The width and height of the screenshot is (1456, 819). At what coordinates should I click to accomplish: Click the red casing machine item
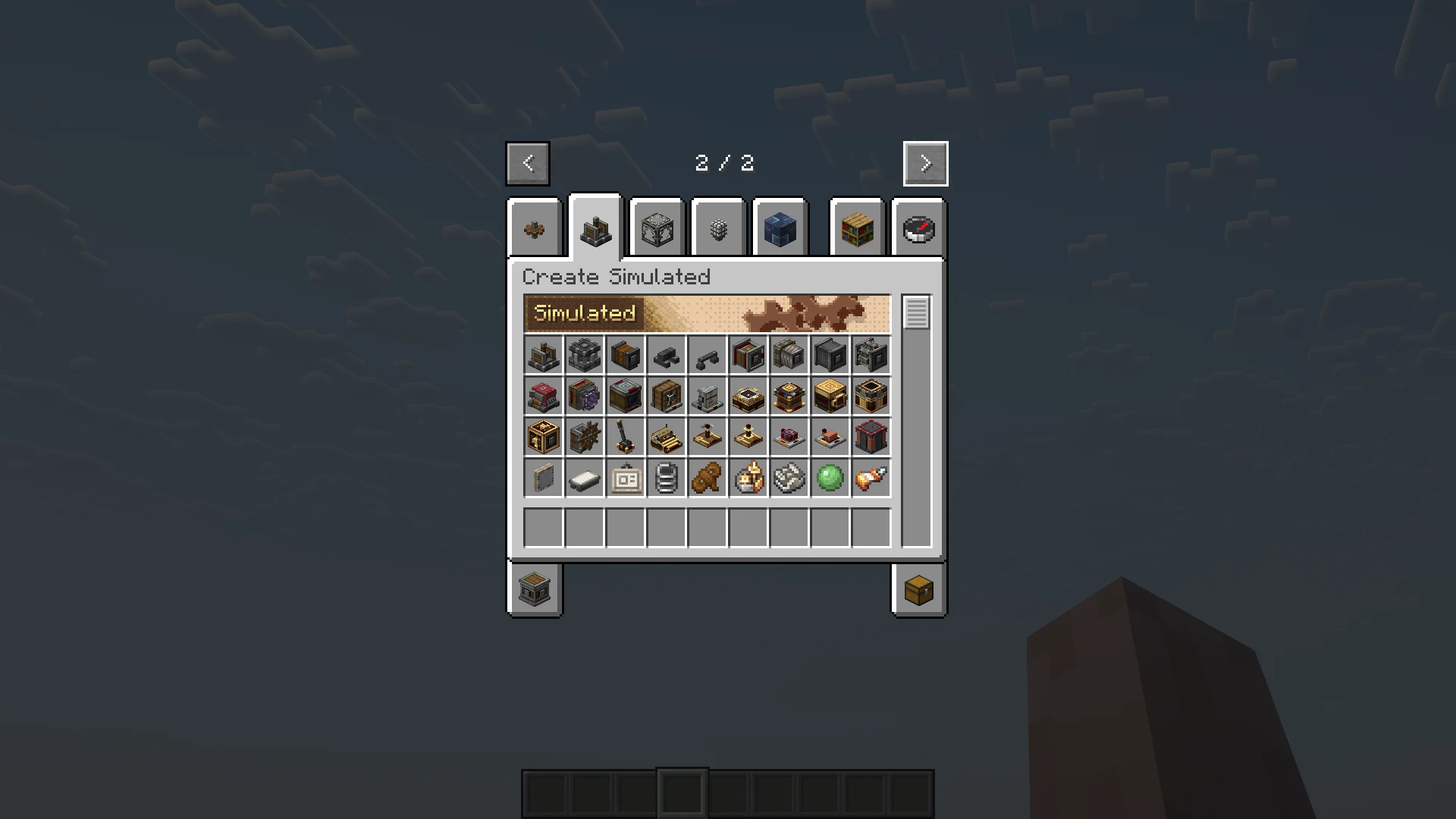[543, 397]
